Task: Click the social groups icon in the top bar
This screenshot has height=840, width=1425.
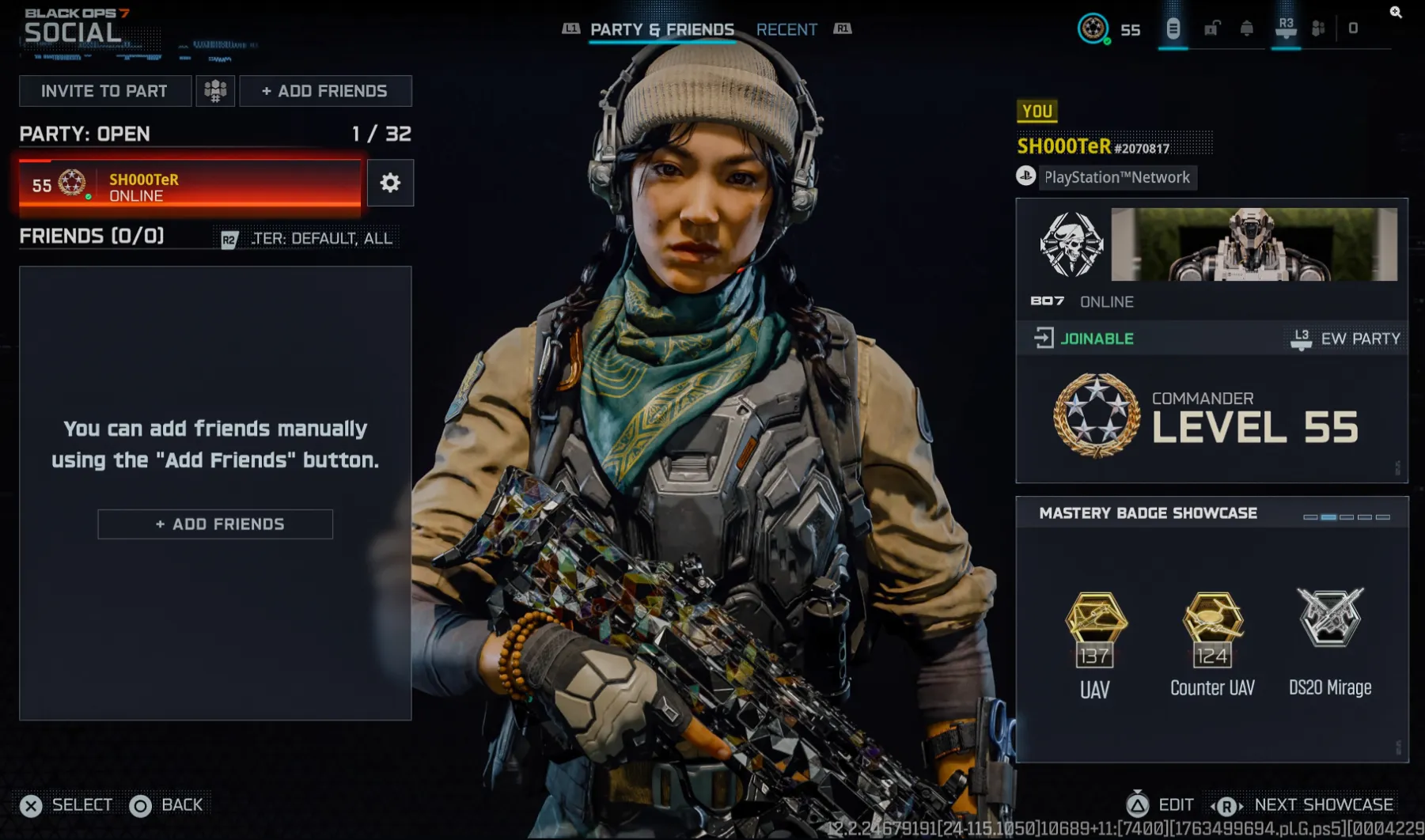Action: point(1317,28)
